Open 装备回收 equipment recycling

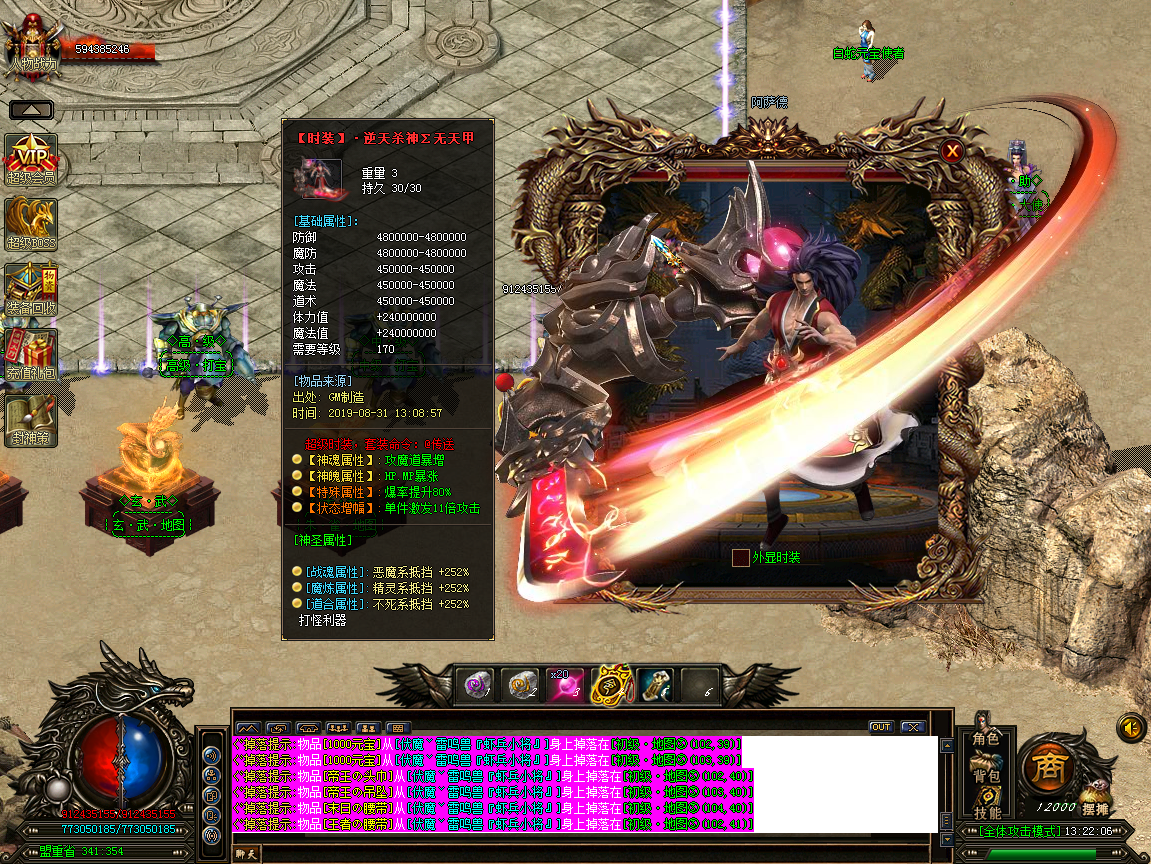[x=31, y=289]
